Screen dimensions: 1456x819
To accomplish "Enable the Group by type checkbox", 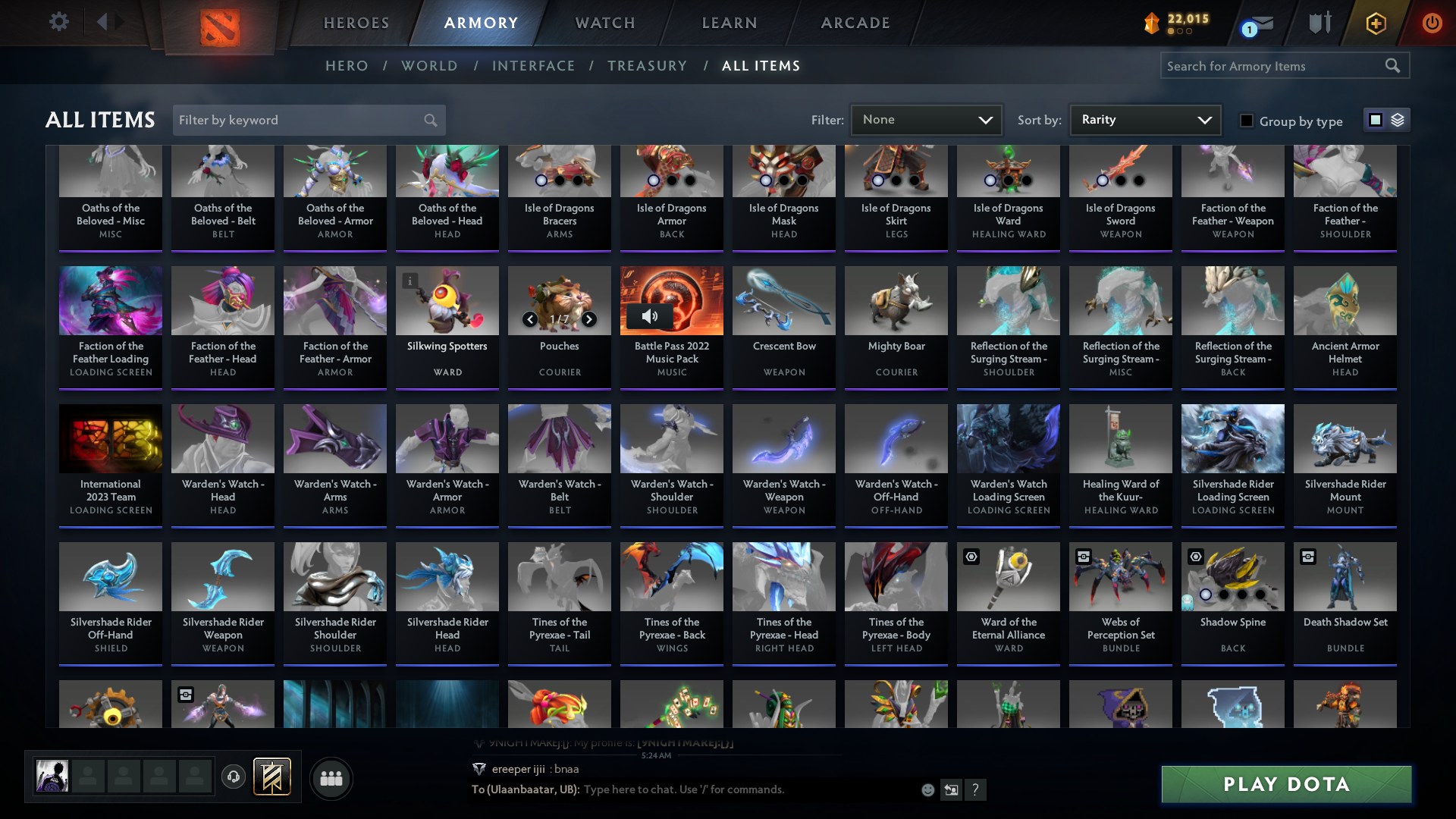I will [x=1247, y=121].
